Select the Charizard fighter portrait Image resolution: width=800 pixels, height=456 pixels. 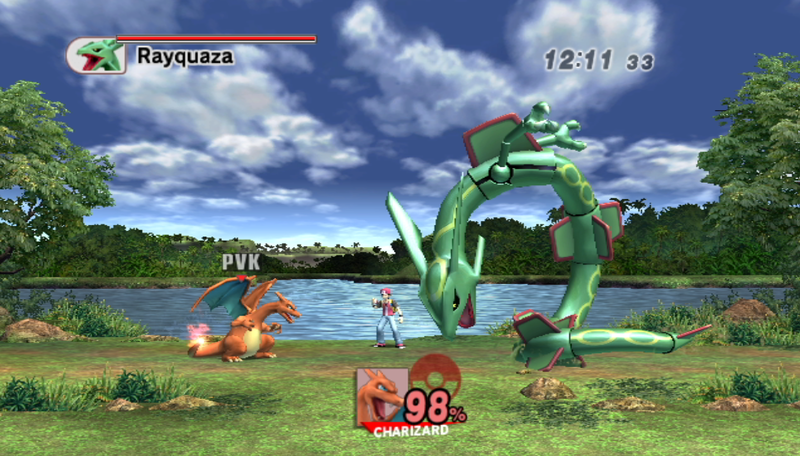(381, 395)
